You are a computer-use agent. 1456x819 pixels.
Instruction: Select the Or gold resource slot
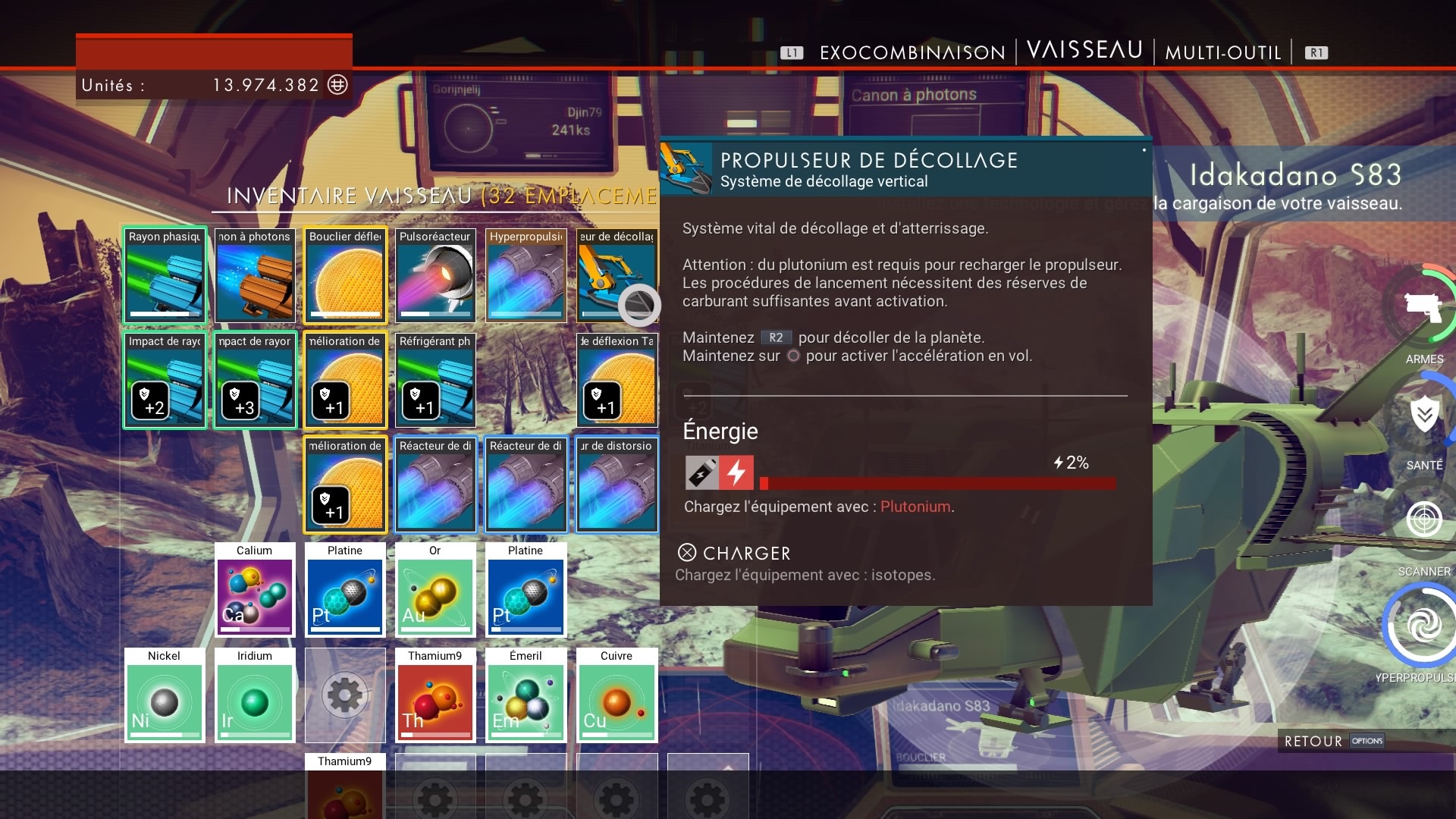tap(435, 589)
